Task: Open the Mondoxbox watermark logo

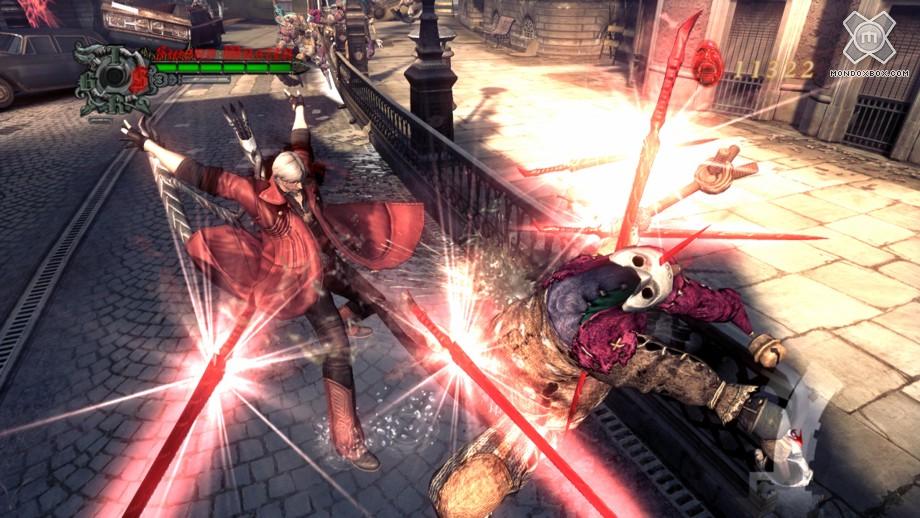Action: click(x=868, y=40)
